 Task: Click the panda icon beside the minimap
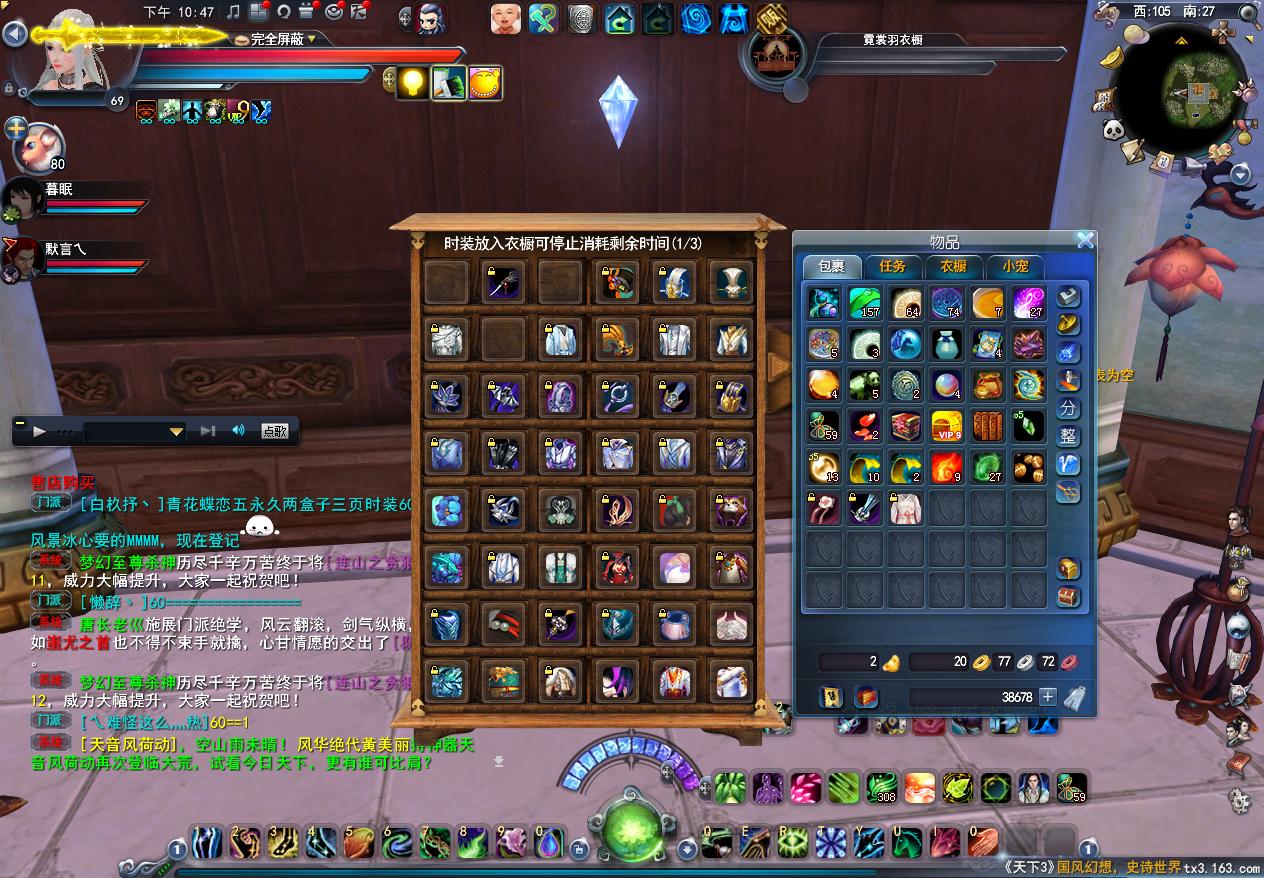[1114, 130]
